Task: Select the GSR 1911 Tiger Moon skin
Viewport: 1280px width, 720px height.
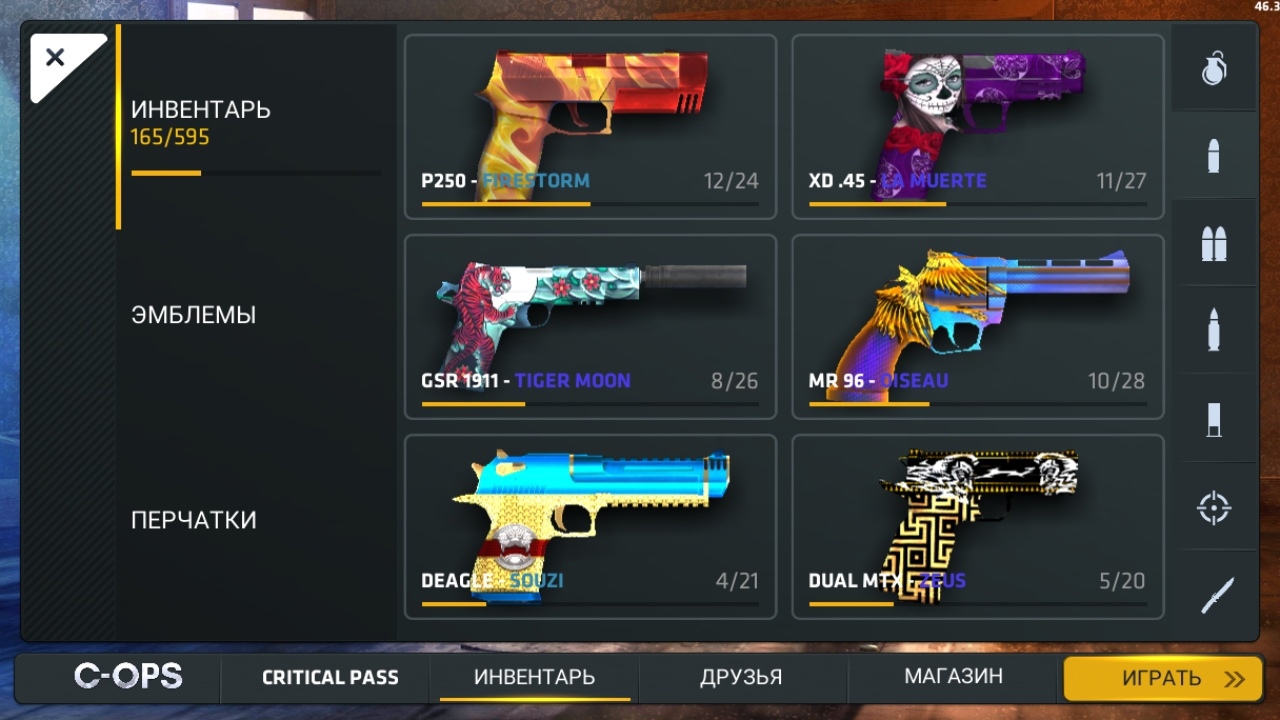Action: [x=590, y=327]
